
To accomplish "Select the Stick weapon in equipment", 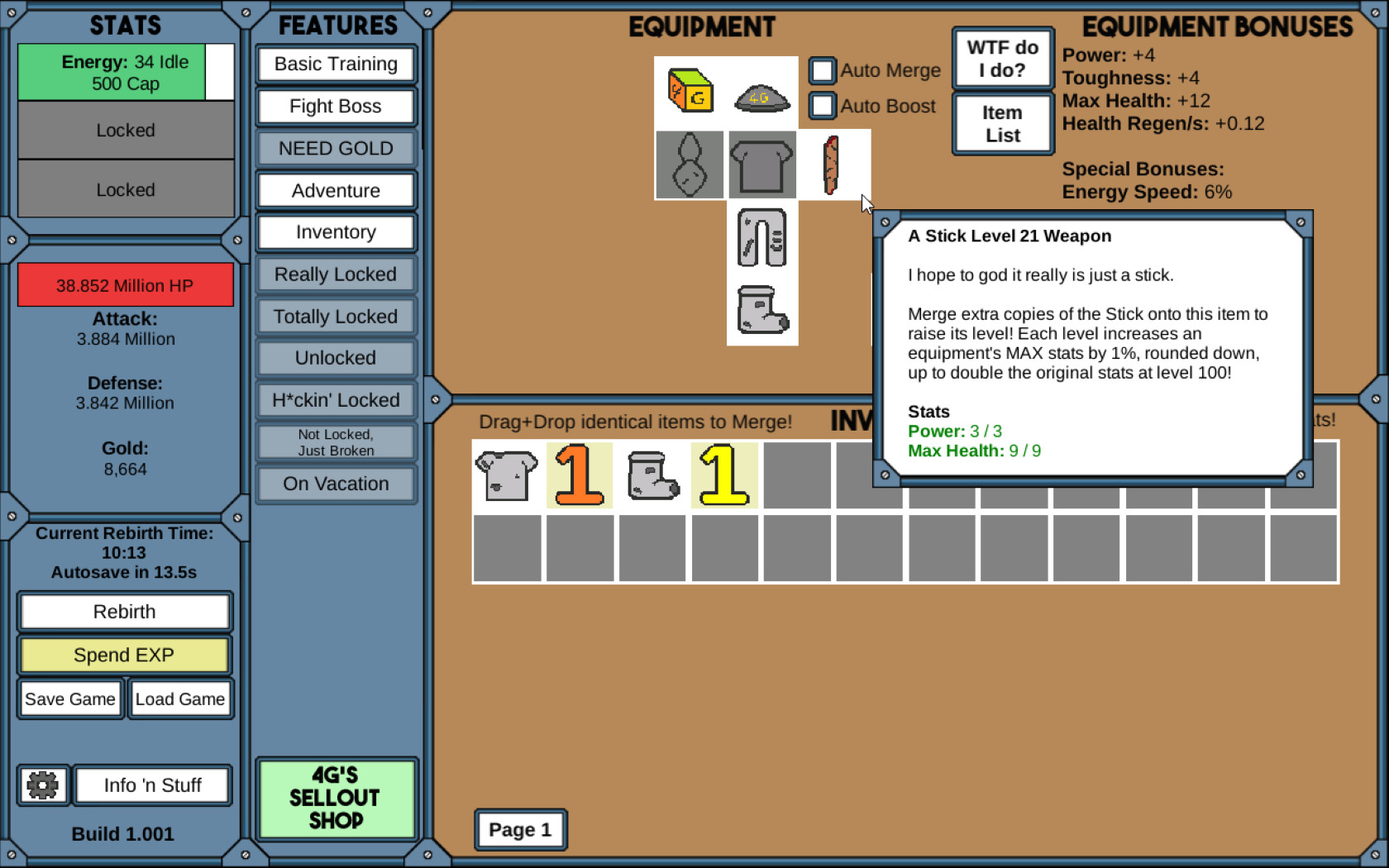I will pos(833,164).
